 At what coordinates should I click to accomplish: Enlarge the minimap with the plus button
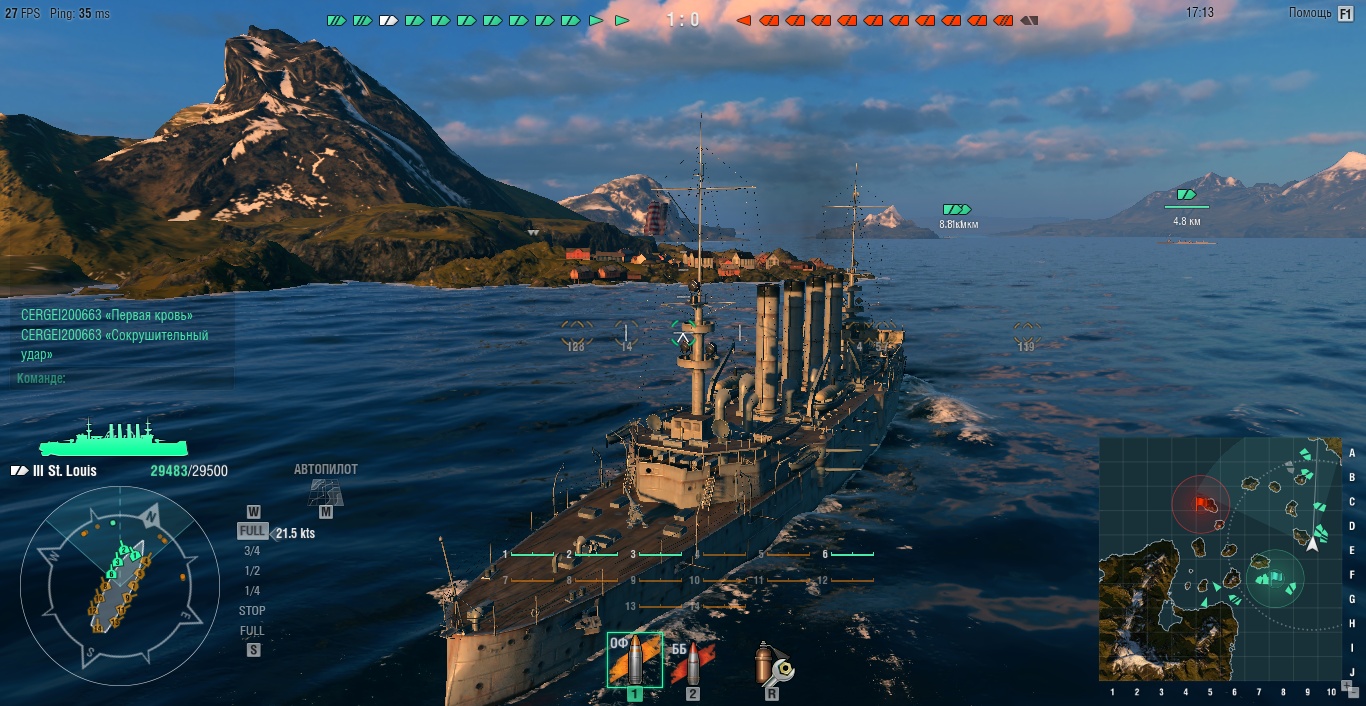click(1346, 685)
